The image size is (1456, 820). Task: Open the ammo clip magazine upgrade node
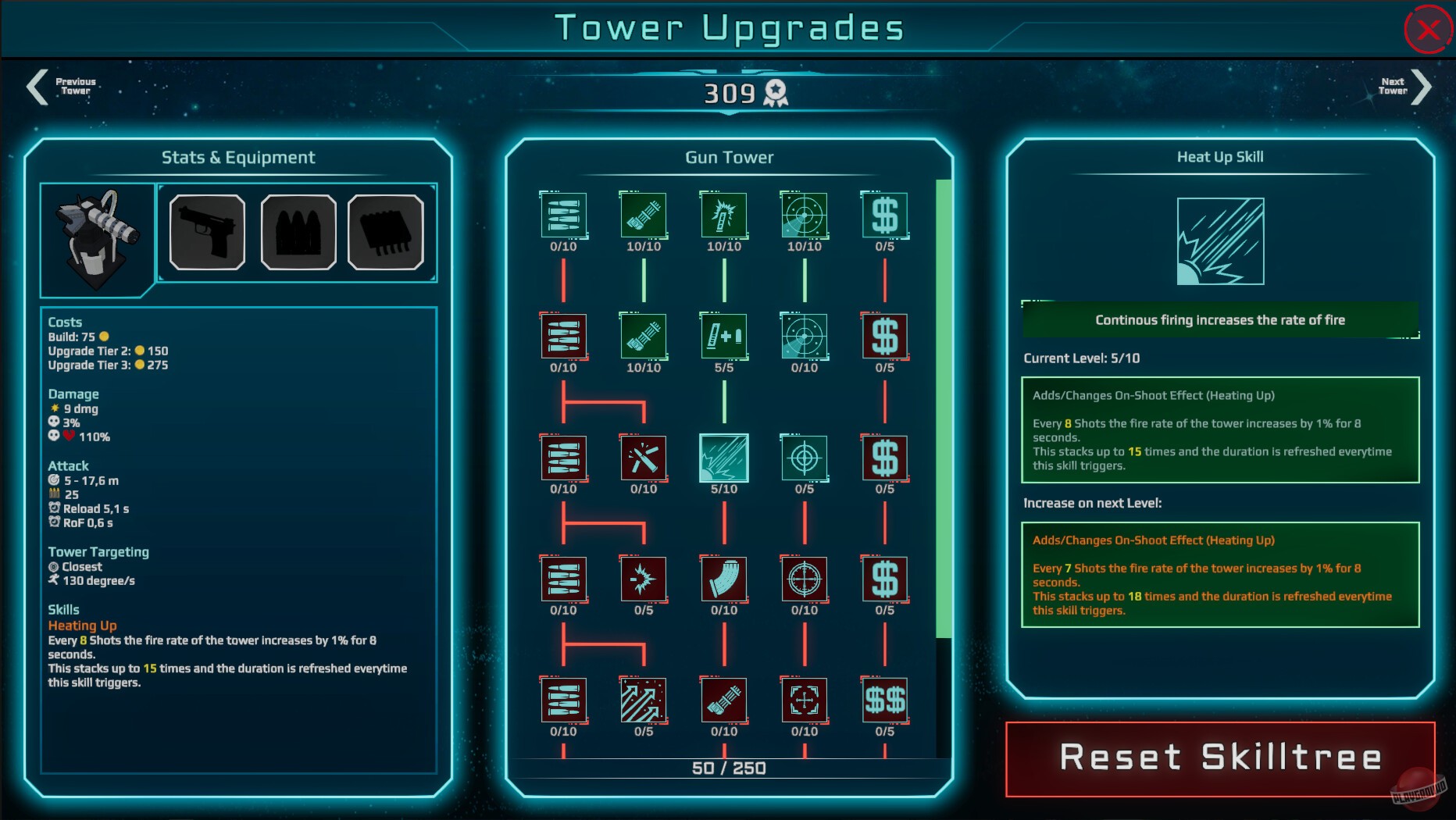coord(724,580)
